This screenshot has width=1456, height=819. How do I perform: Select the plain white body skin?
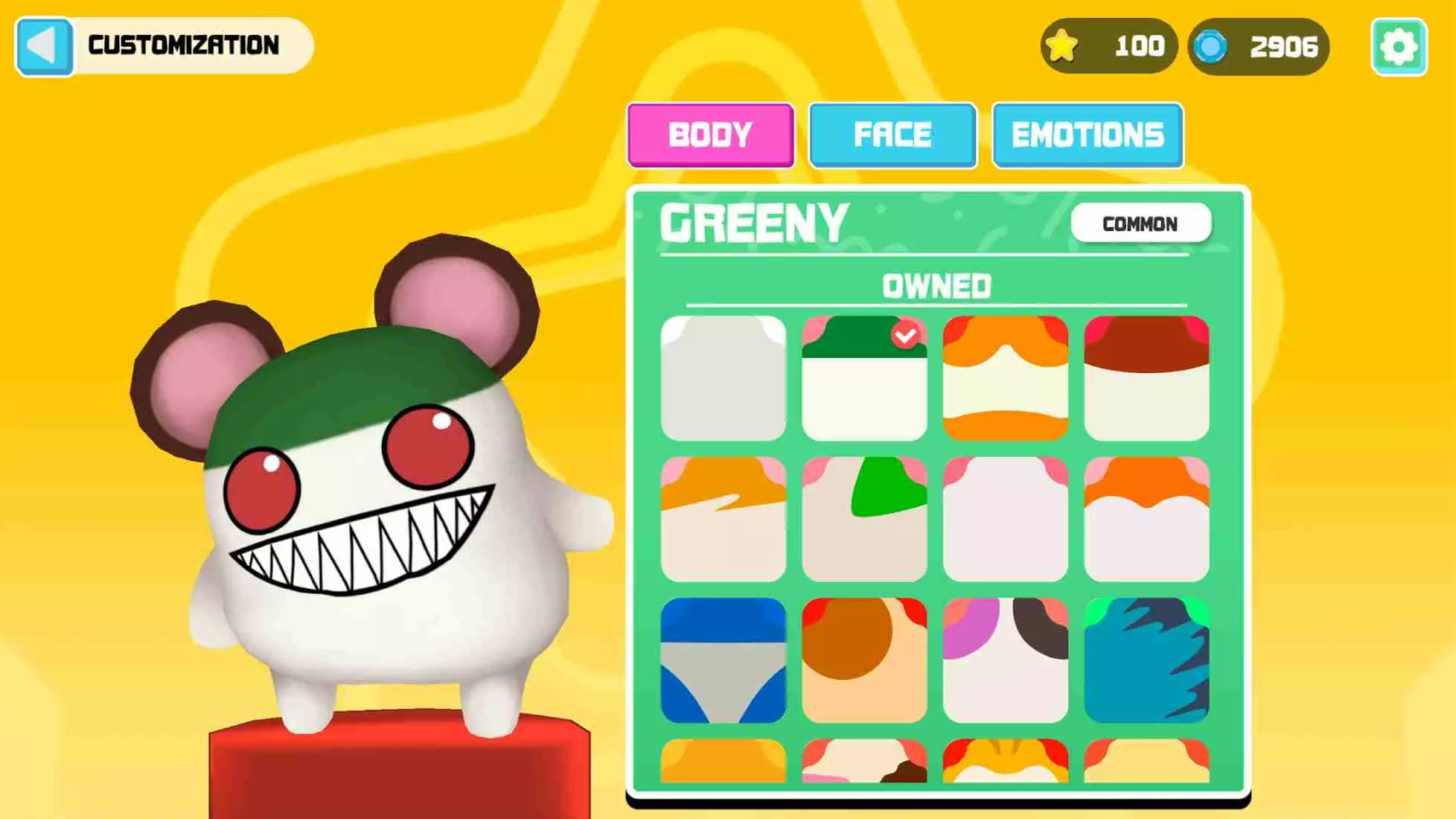[x=723, y=378]
